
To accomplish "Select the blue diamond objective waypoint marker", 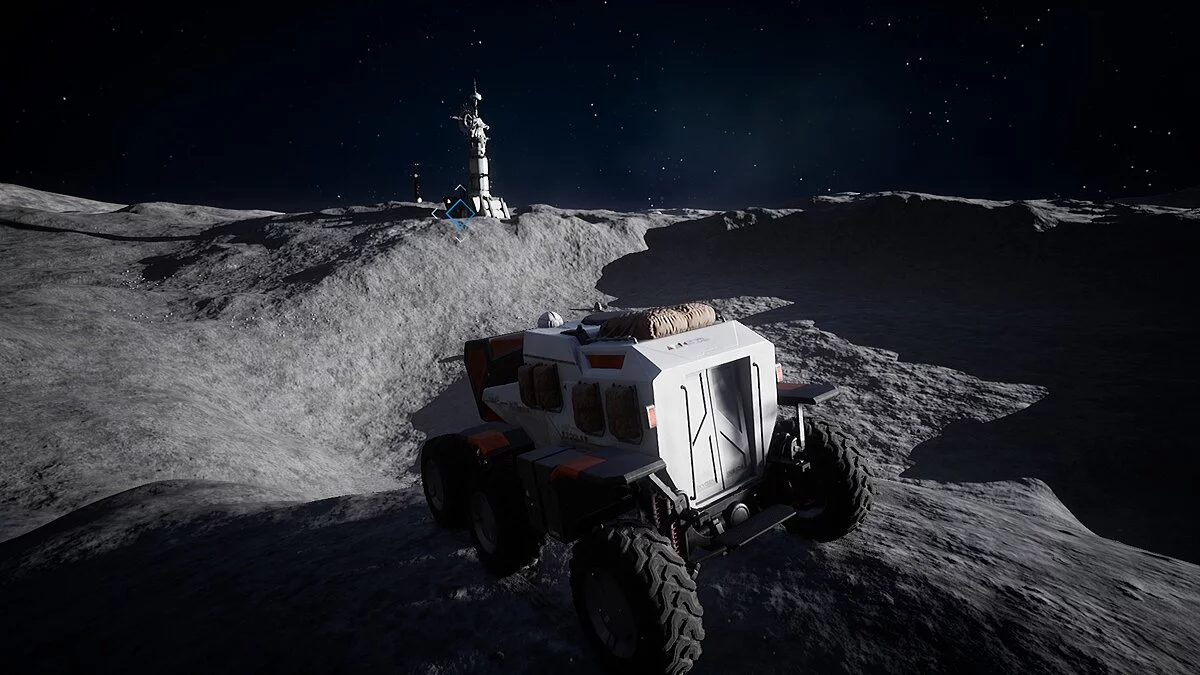I will click(x=459, y=211).
